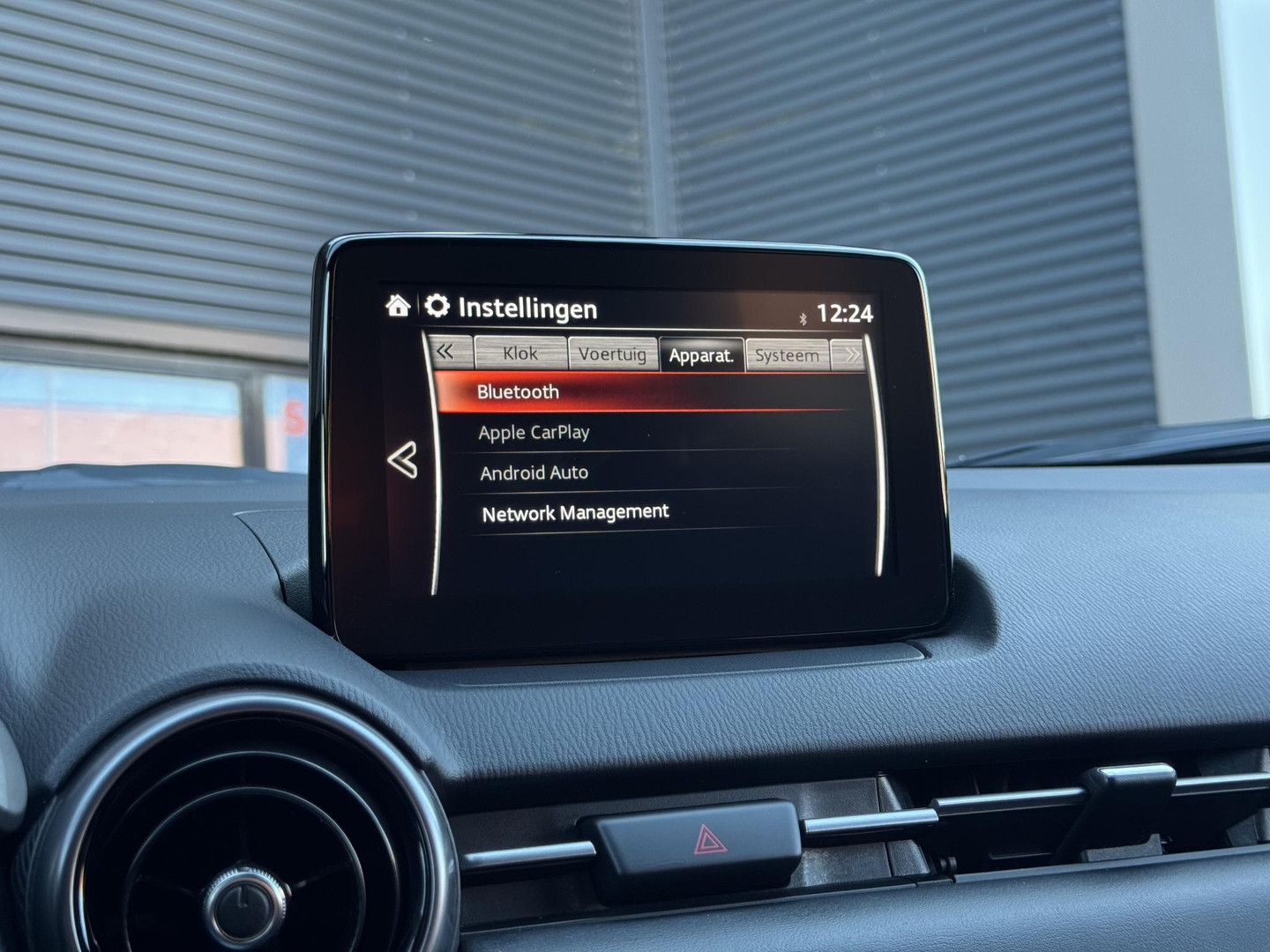Select the Systeem tab
Image resolution: width=1270 pixels, height=952 pixels.
[x=788, y=355]
